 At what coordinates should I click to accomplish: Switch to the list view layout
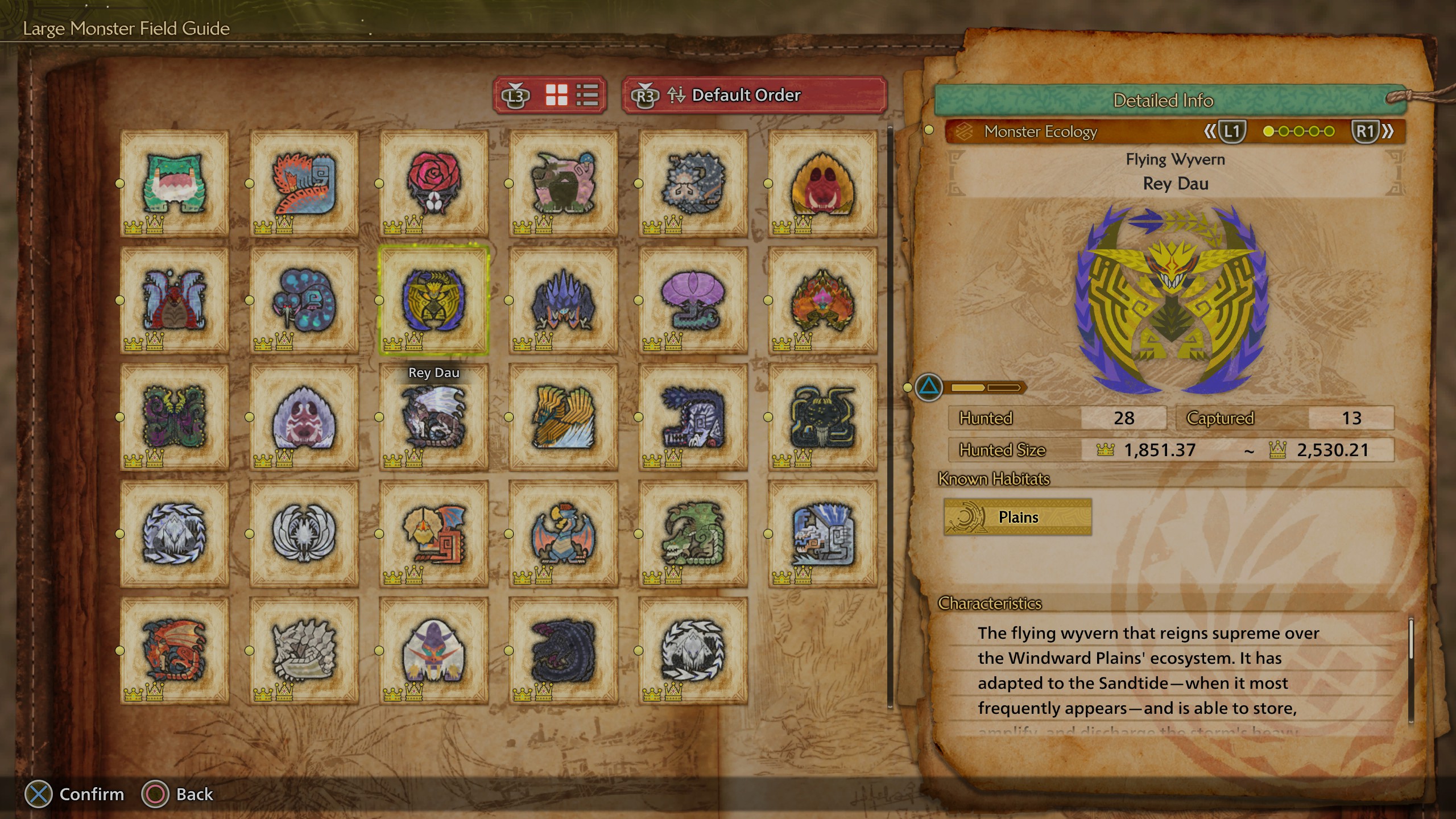pyautogui.click(x=587, y=95)
